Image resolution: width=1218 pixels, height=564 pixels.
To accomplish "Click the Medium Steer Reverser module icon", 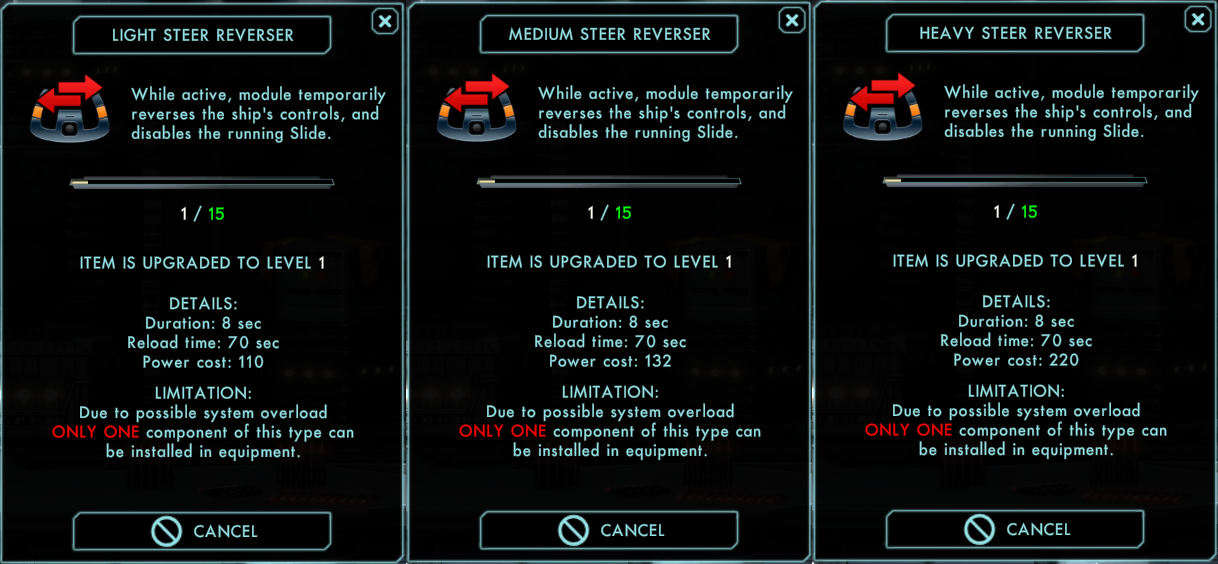I will coord(476,107).
